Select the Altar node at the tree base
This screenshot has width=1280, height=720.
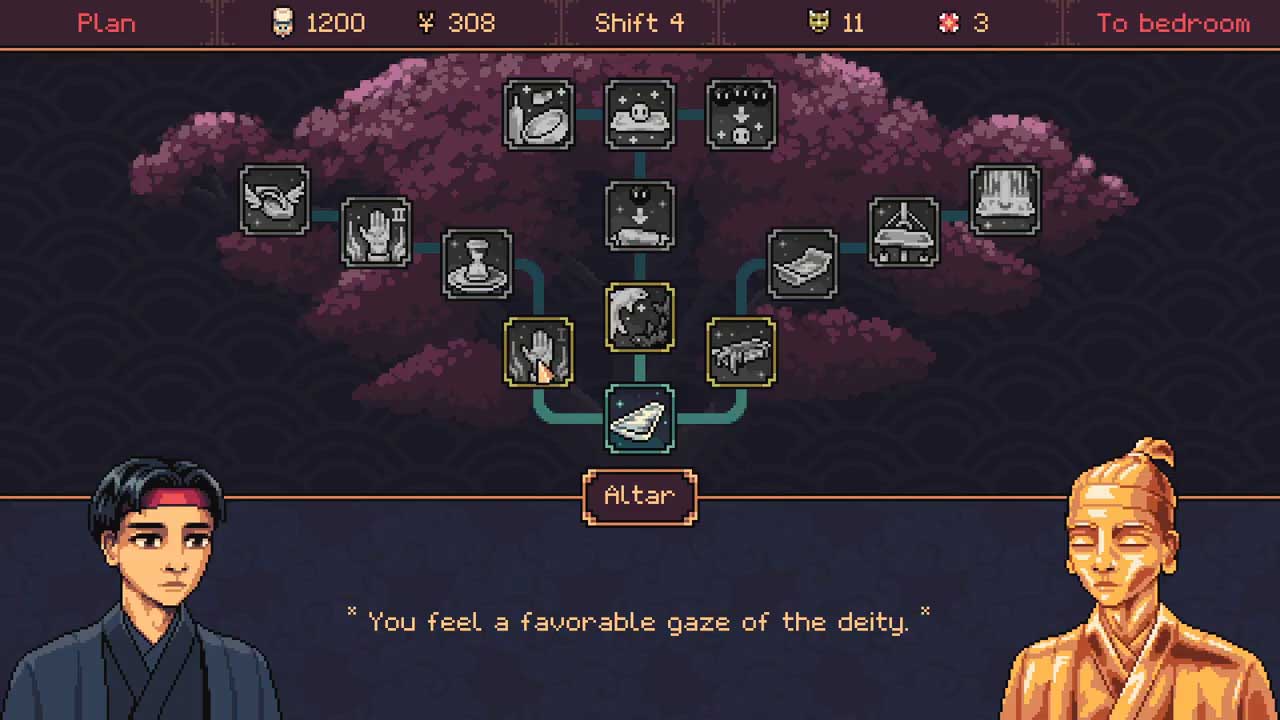click(640, 419)
